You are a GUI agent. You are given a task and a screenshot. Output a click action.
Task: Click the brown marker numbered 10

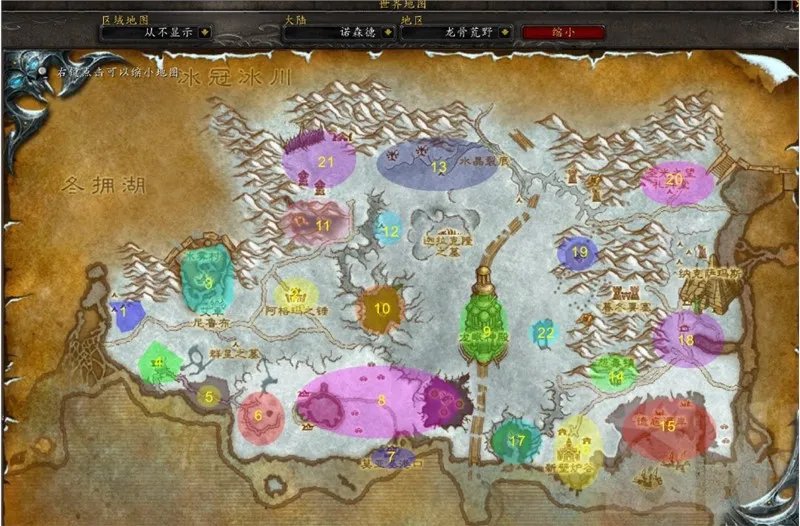[381, 308]
